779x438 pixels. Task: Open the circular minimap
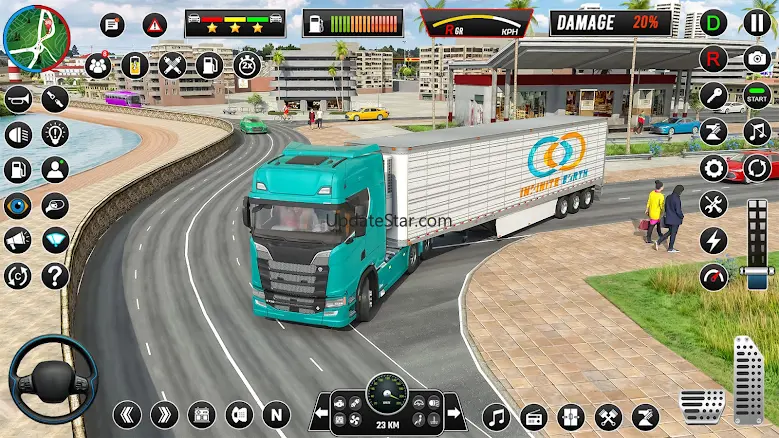[x=36, y=36]
